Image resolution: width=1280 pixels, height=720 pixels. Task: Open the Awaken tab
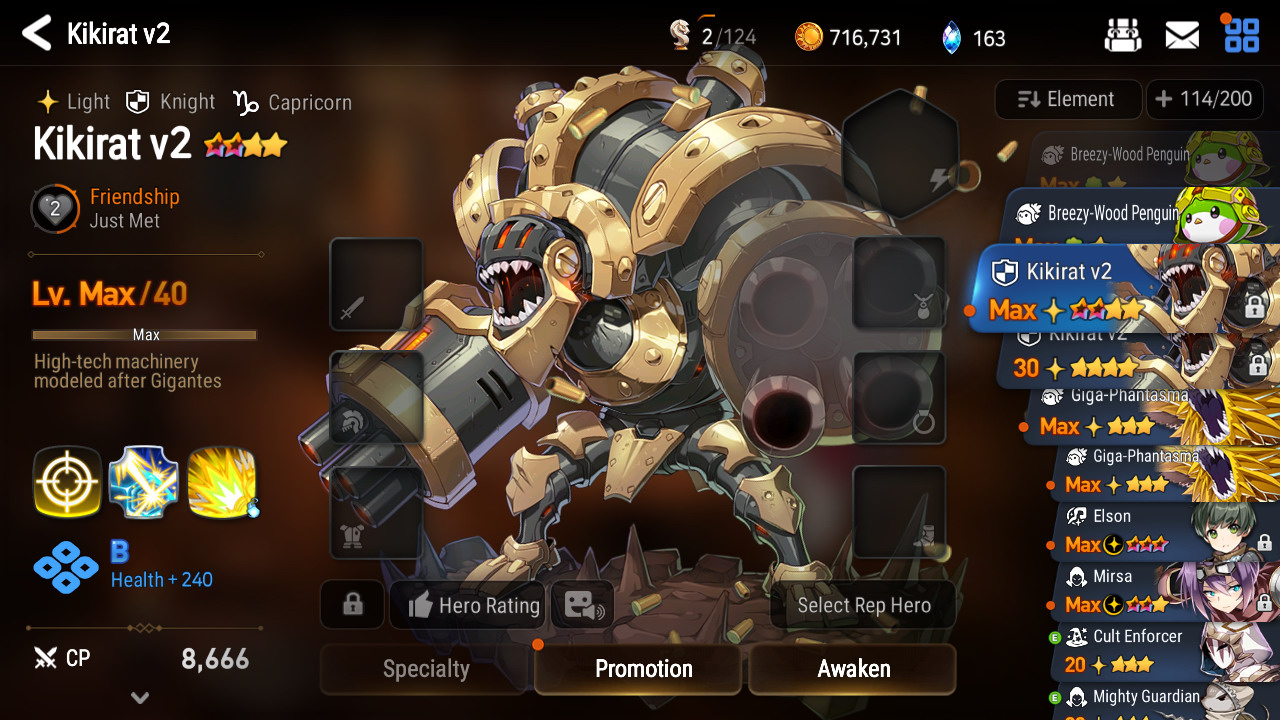(853, 669)
